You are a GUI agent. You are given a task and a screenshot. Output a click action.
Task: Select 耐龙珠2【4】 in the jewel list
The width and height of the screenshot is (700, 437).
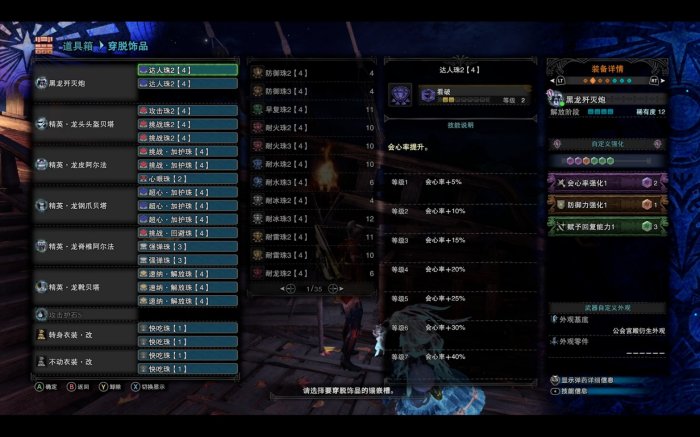tap(312, 273)
